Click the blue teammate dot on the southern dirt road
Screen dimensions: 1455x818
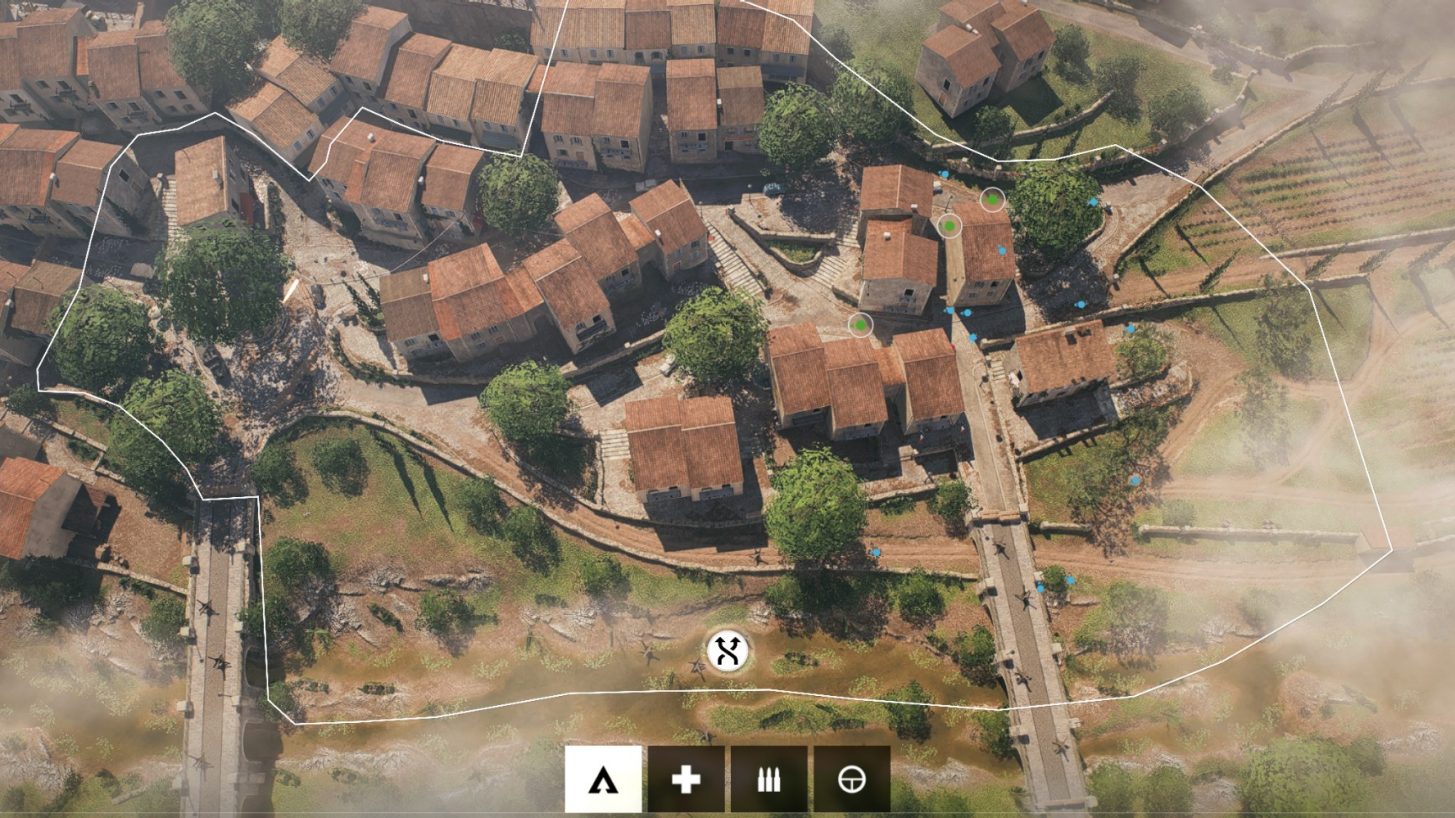(878, 550)
